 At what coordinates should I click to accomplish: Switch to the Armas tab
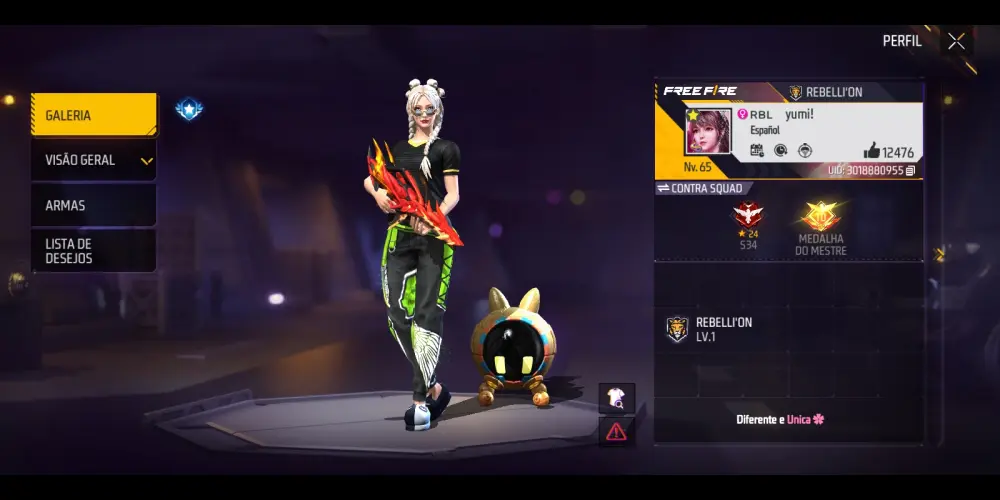(x=93, y=205)
